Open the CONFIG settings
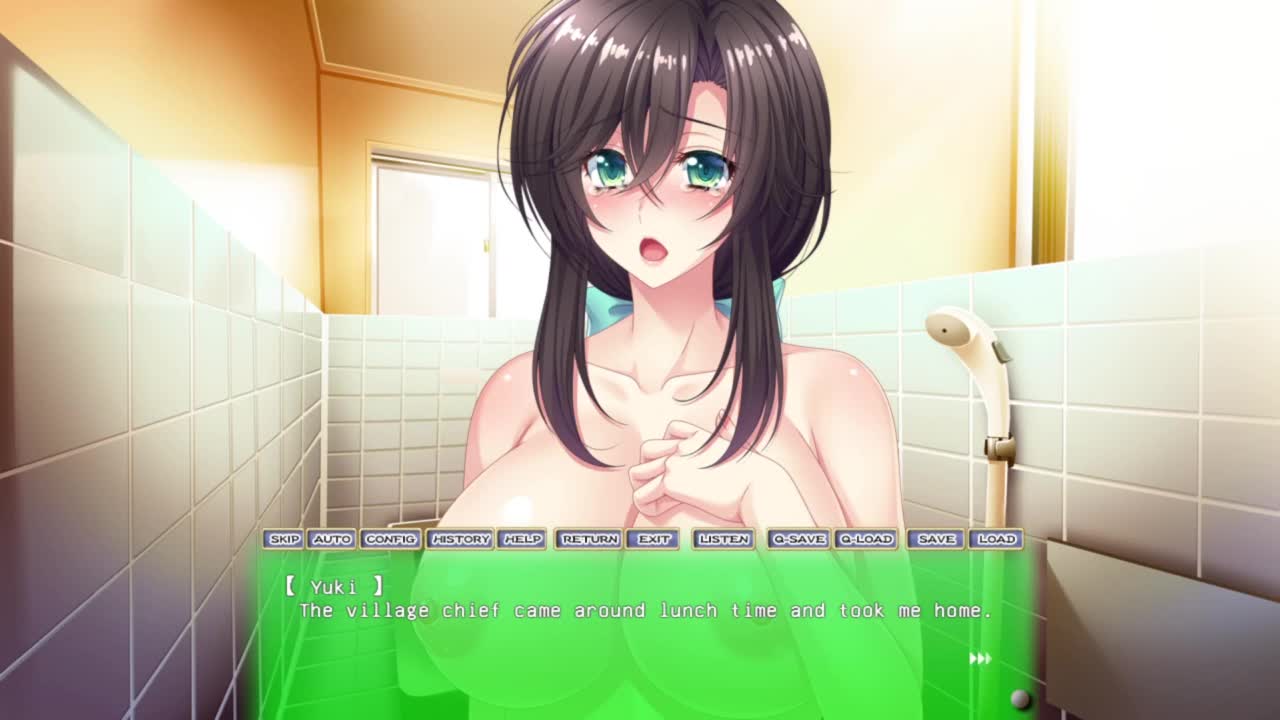This screenshot has width=1280, height=720. pos(390,539)
